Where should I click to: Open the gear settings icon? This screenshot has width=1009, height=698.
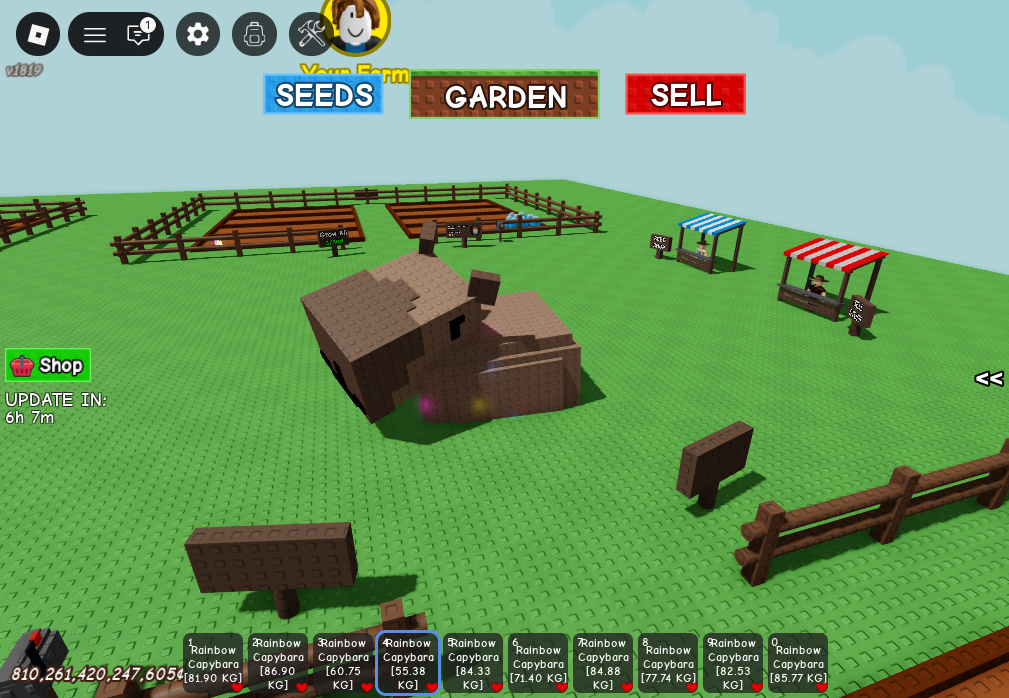click(198, 34)
